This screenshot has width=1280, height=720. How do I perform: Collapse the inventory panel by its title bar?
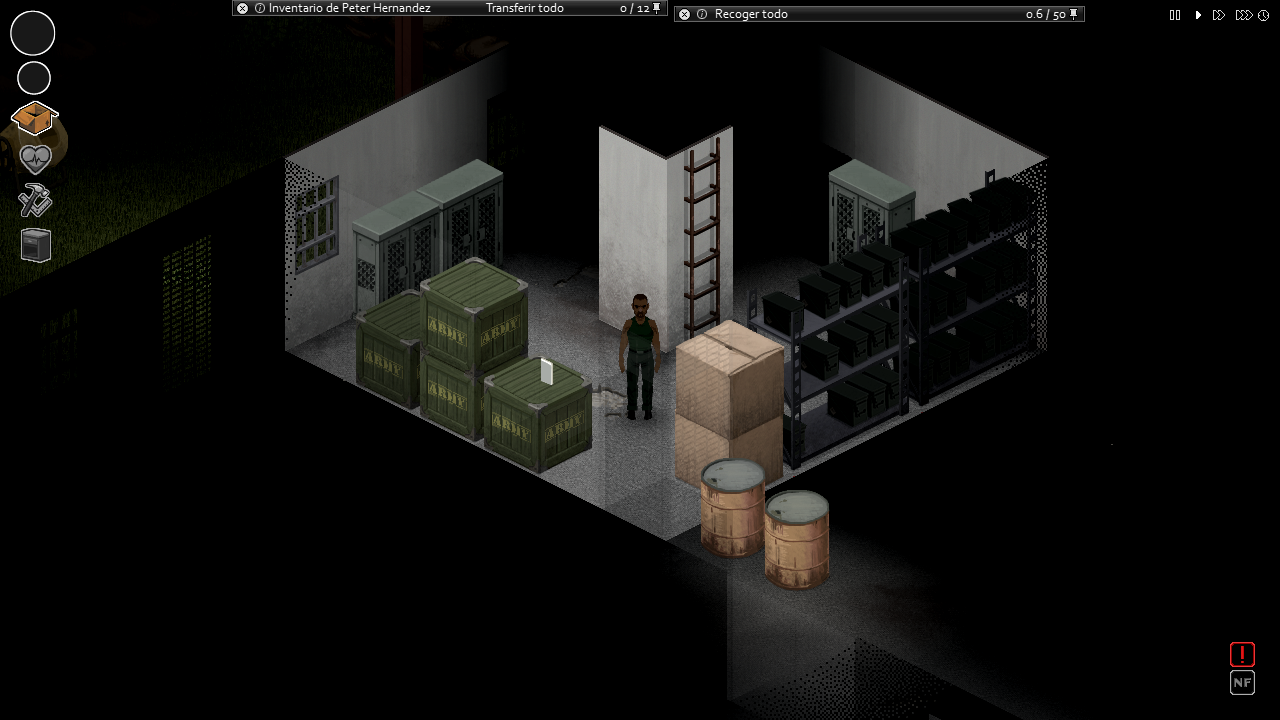[350, 8]
